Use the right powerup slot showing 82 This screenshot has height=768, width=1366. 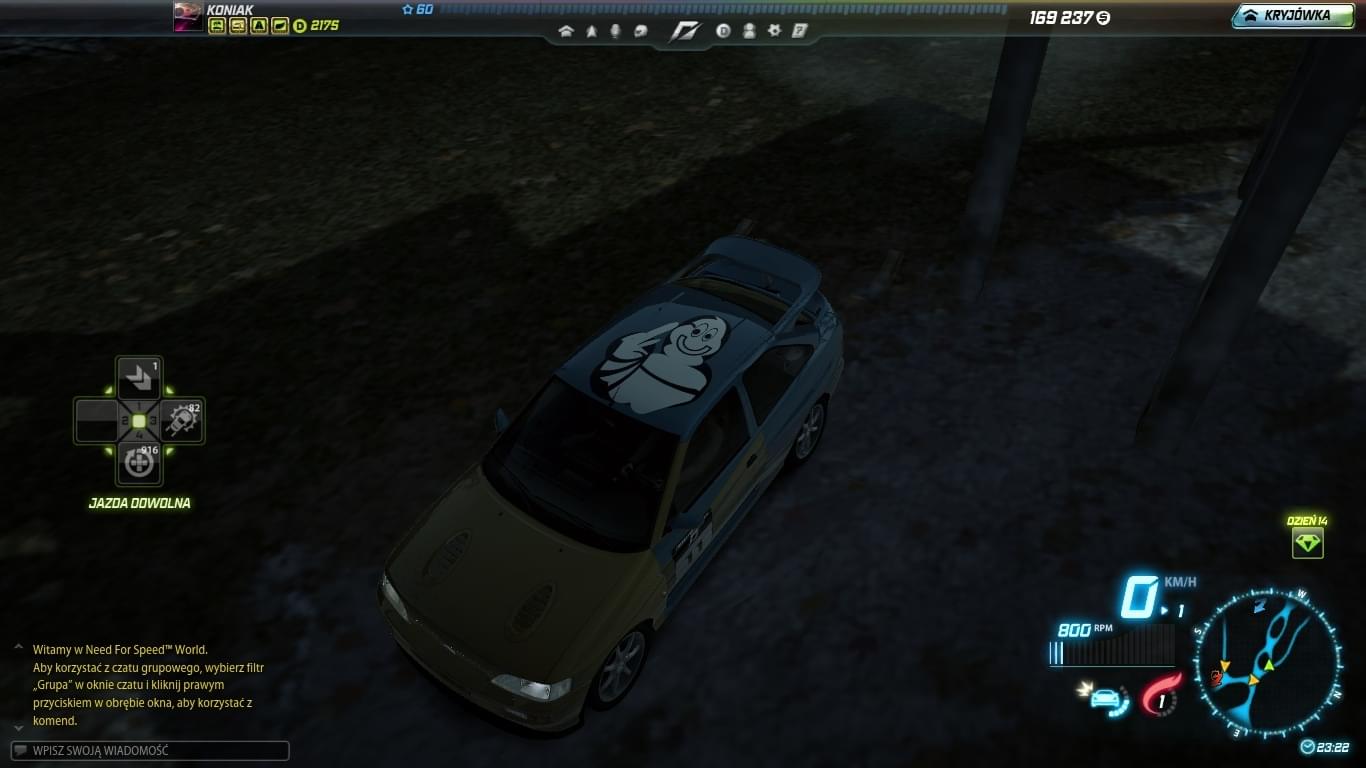pyautogui.click(x=181, y=421)
